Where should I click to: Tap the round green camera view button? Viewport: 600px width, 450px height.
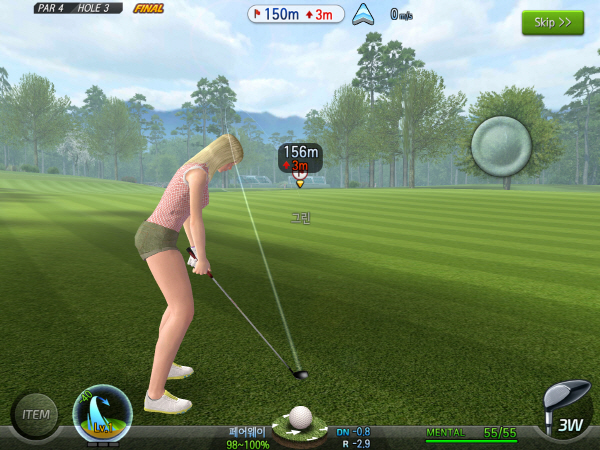[x=501, y=147]
